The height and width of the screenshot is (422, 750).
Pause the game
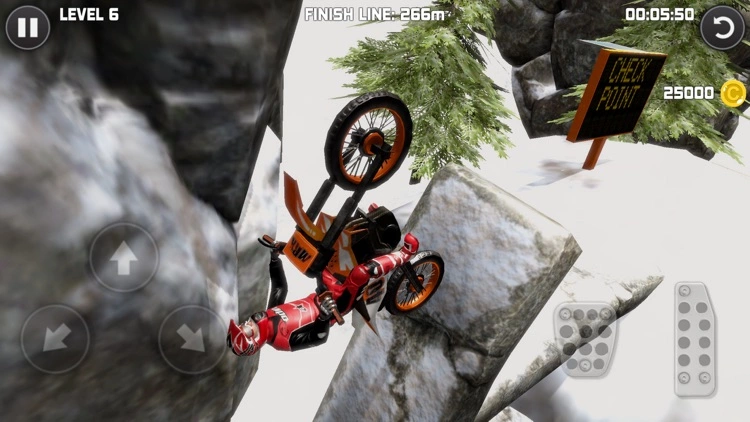27,27
